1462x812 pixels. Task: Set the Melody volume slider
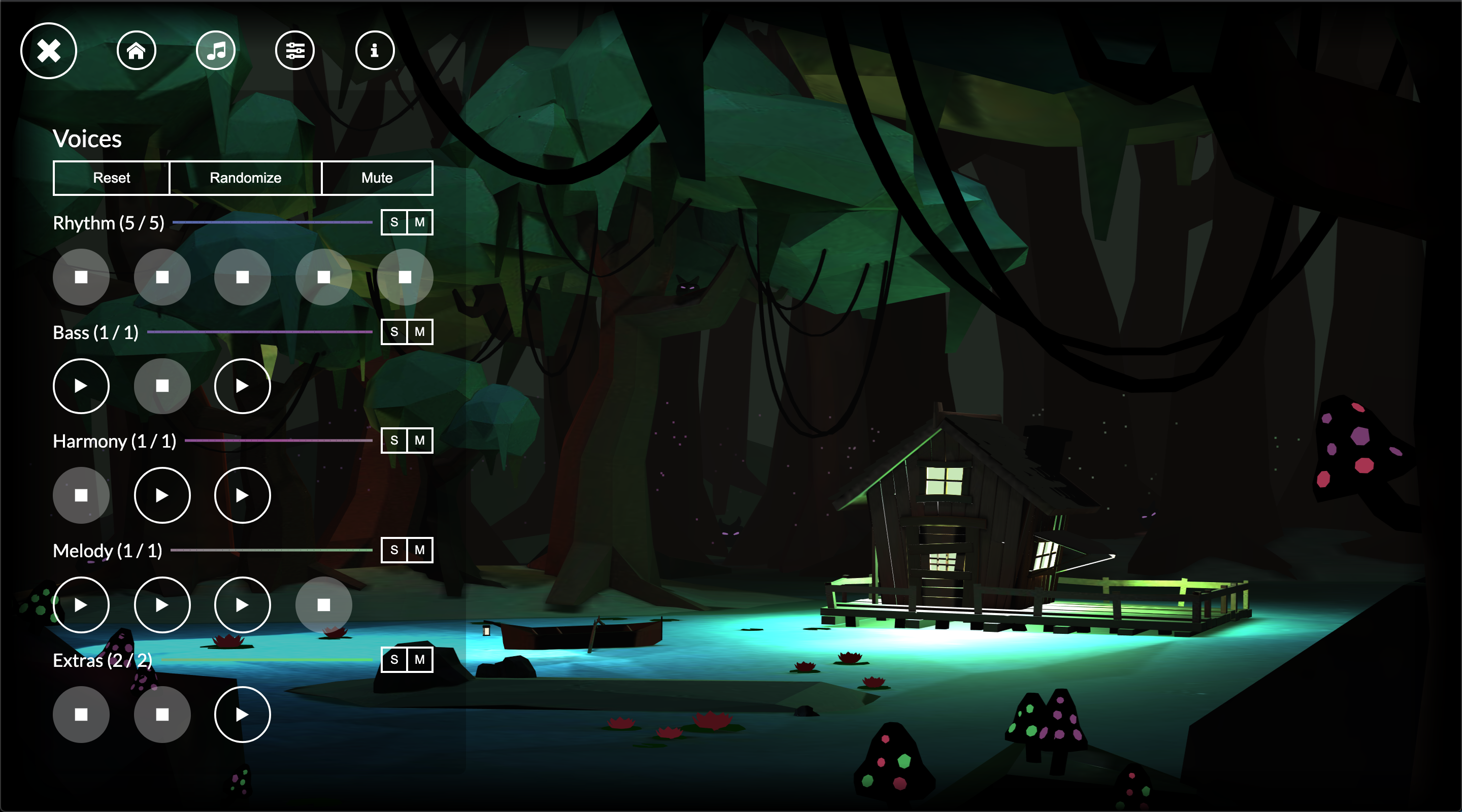point(271,550)
